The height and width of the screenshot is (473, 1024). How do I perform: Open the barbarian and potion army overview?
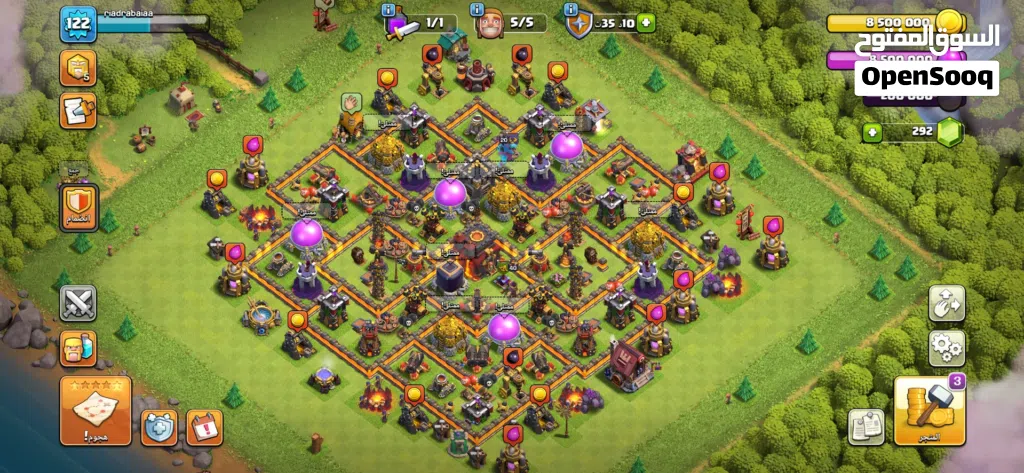coord(77,347)
